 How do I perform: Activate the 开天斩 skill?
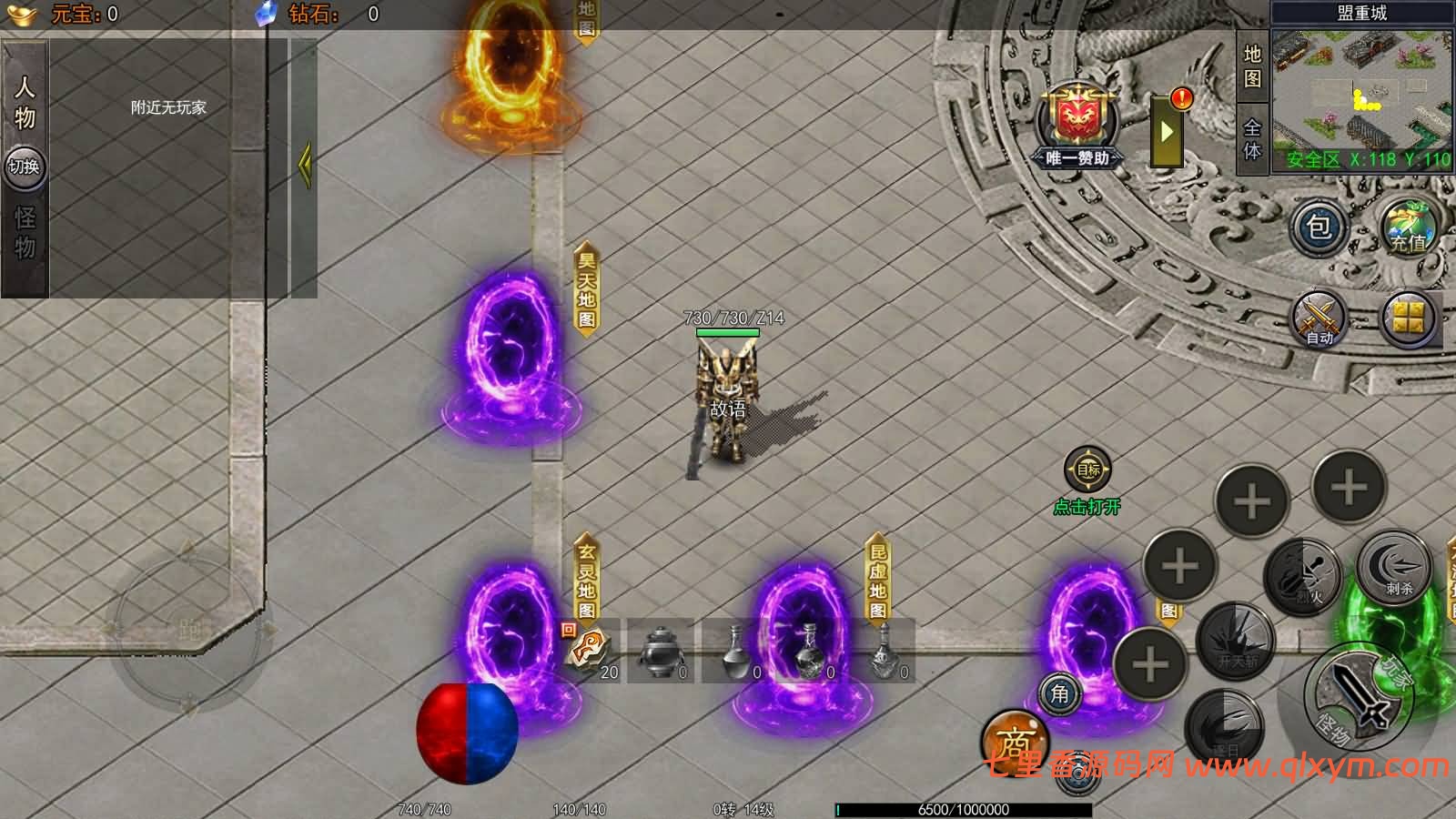pos(1237,640)
